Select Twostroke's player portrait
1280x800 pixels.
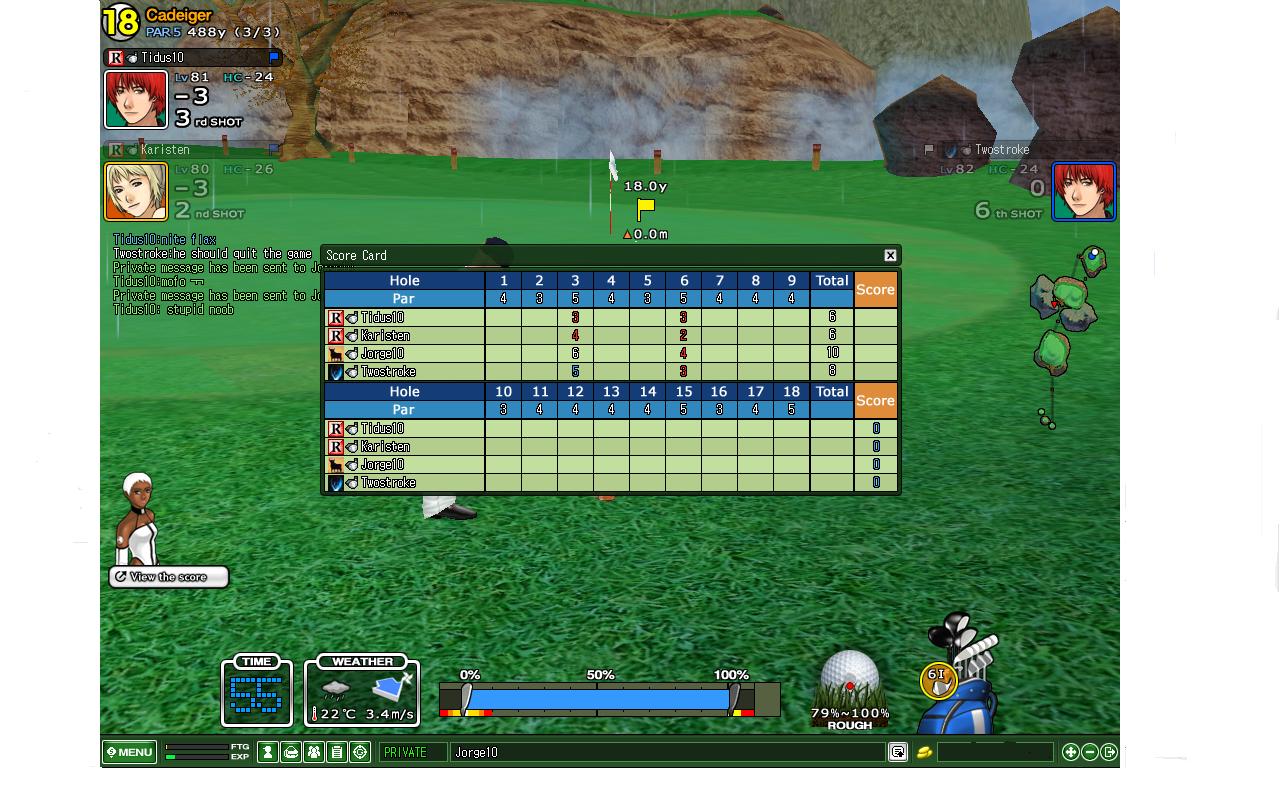[x=1084, y=191]
